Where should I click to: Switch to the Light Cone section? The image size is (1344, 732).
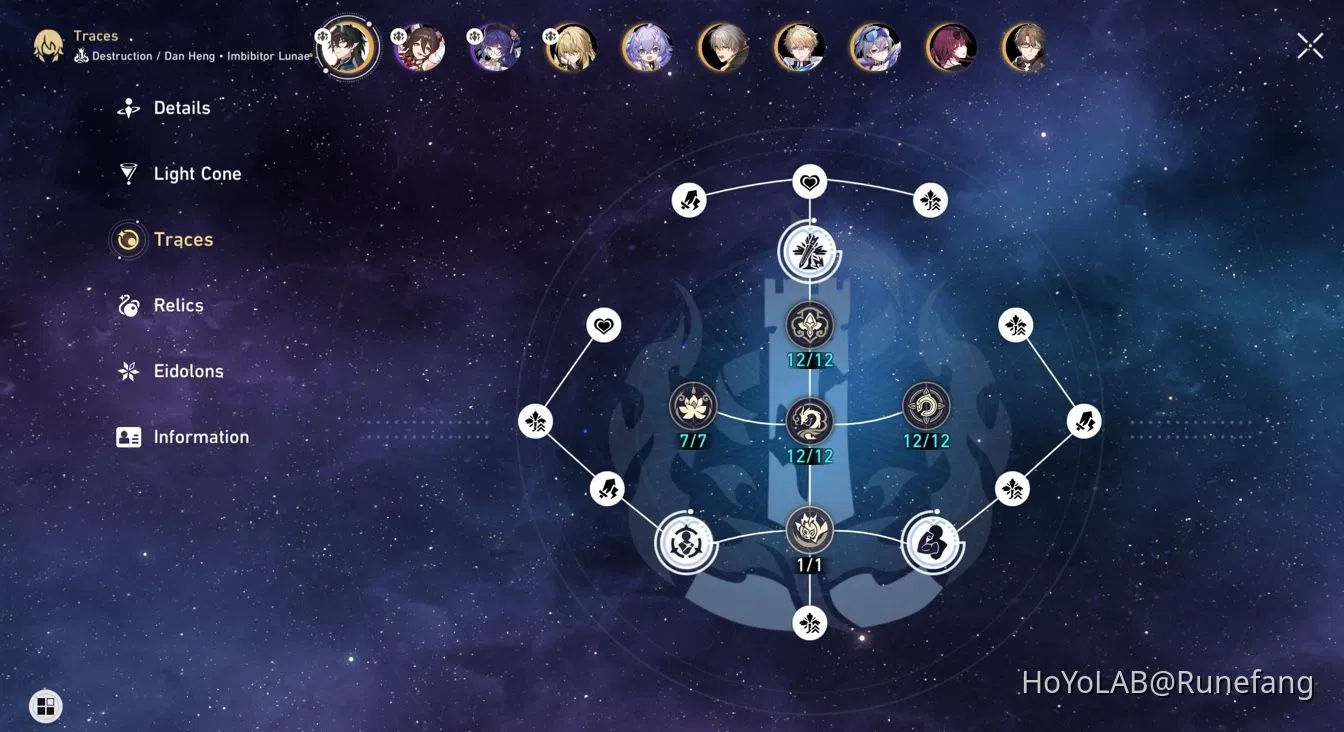click(x=197, y=173)
